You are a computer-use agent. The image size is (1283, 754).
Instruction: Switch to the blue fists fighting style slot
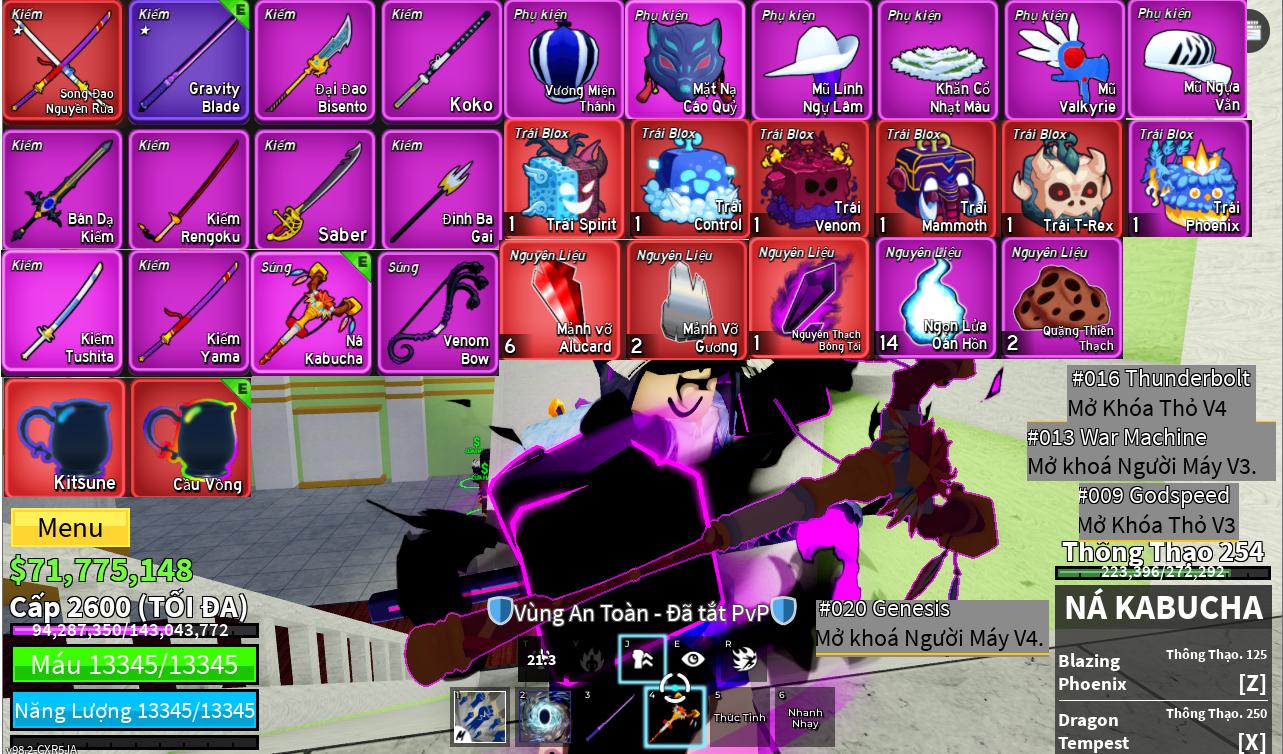pyautogui.click(x=480, y=717)
